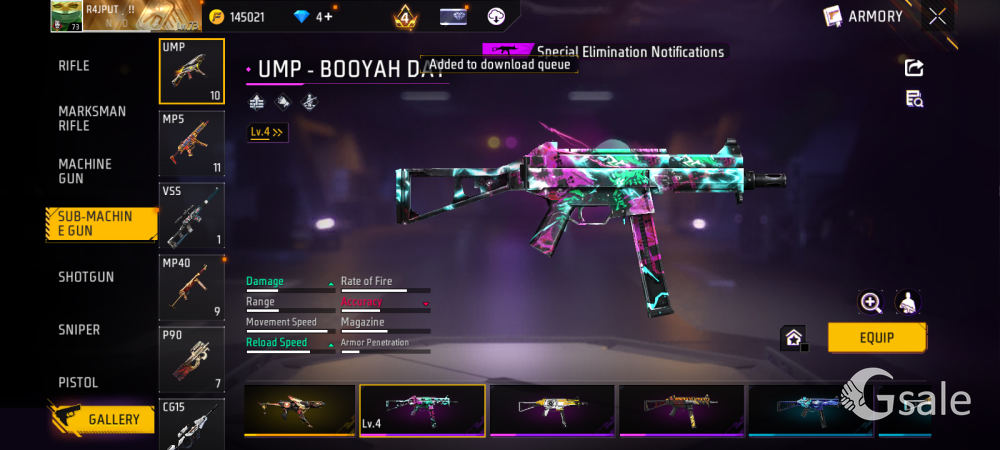This screenshot has height=450, width=1000.
Task: Show the Sniper weapon category
Action: tap(79, 330)
